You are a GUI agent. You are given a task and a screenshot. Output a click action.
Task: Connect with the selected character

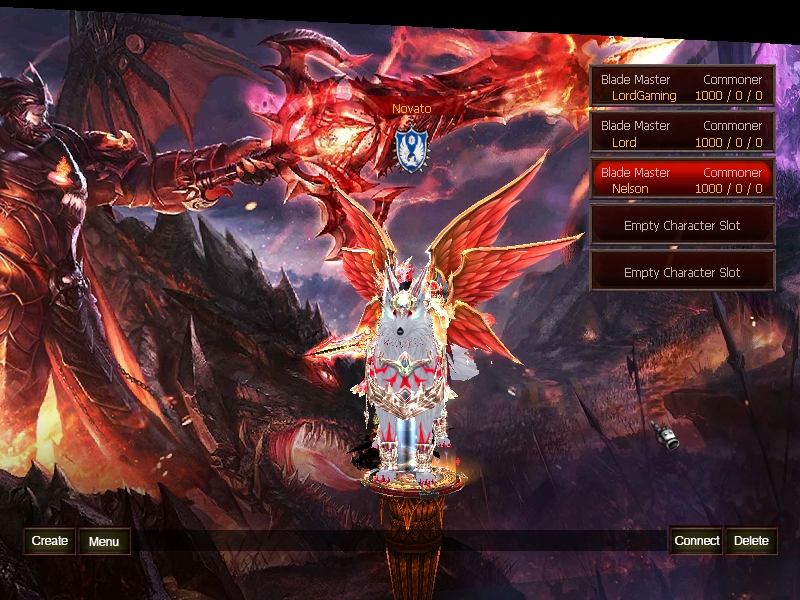696,541
